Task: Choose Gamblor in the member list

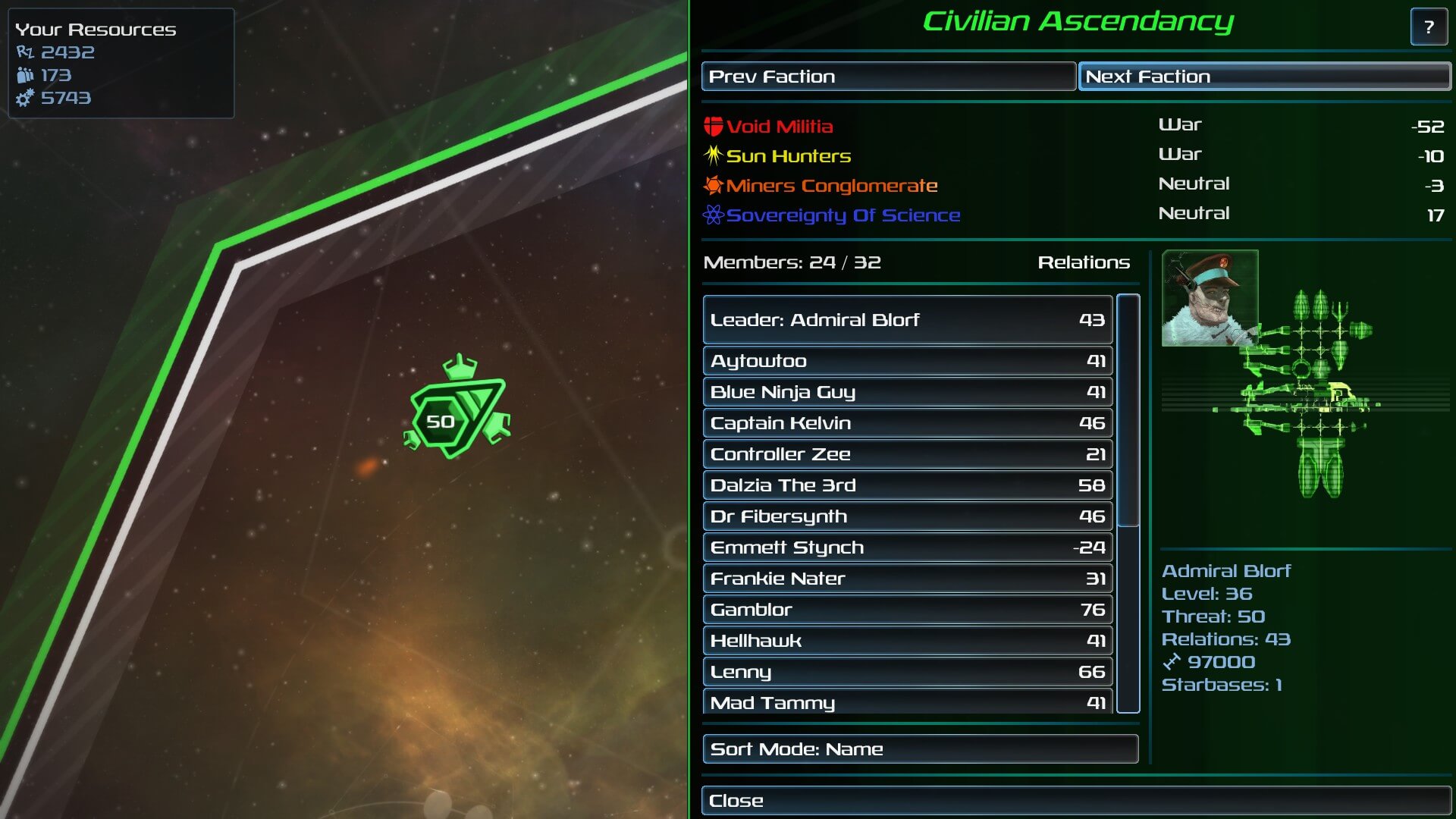Action: click(x=907, y=610)
